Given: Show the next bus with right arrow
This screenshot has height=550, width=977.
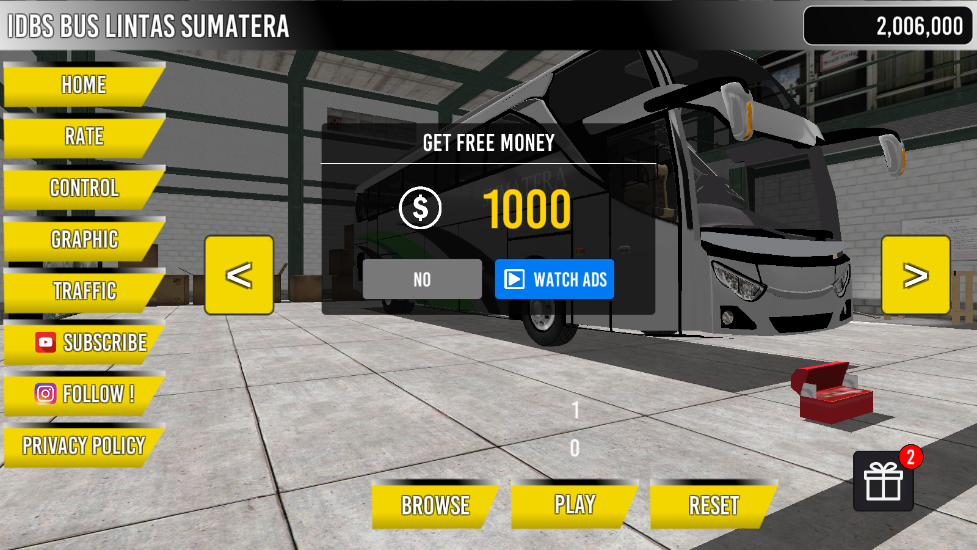Looking at the screenshot, I should click(915, 275).
